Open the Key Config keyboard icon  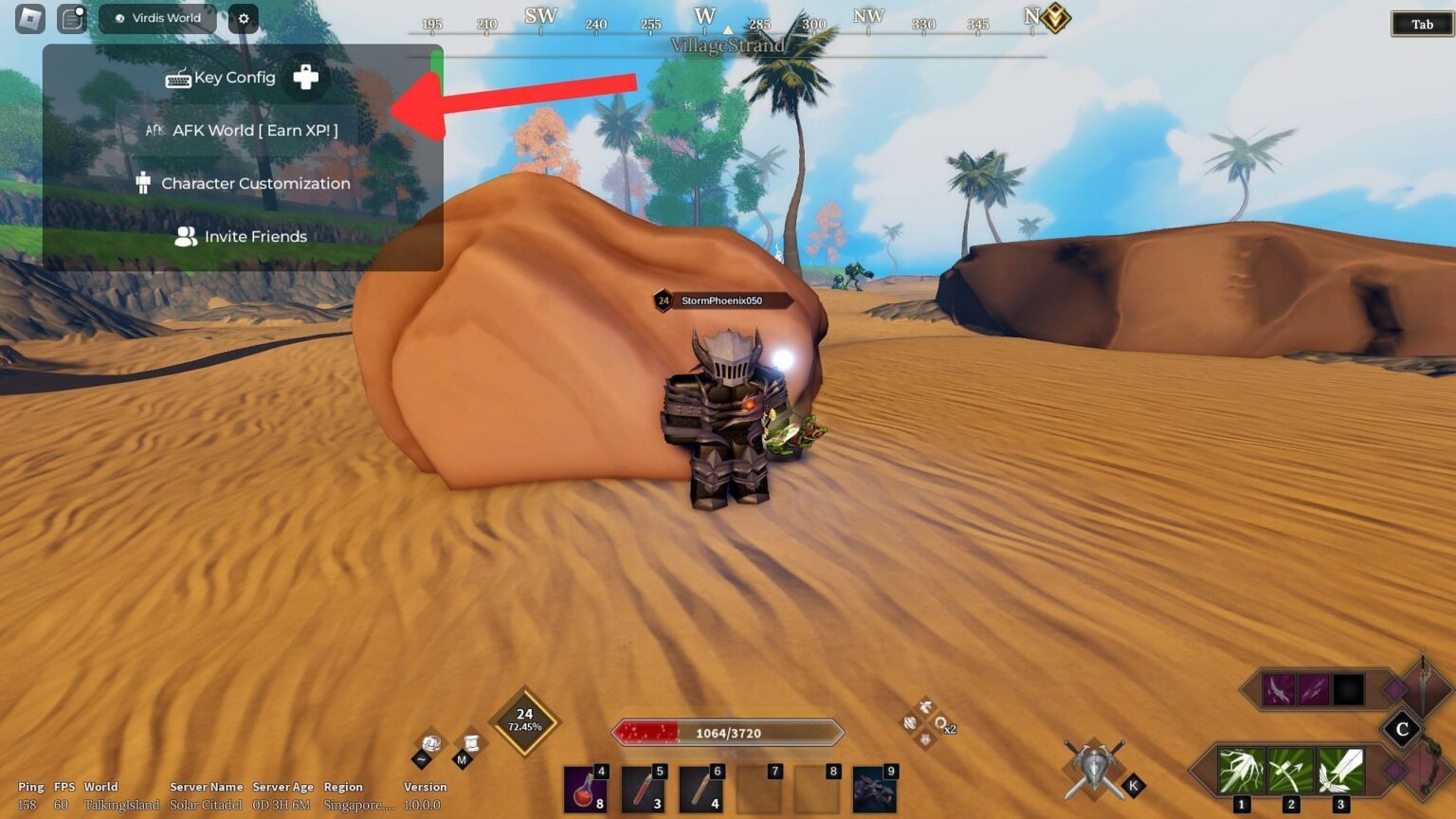click(x=178, y=78)
